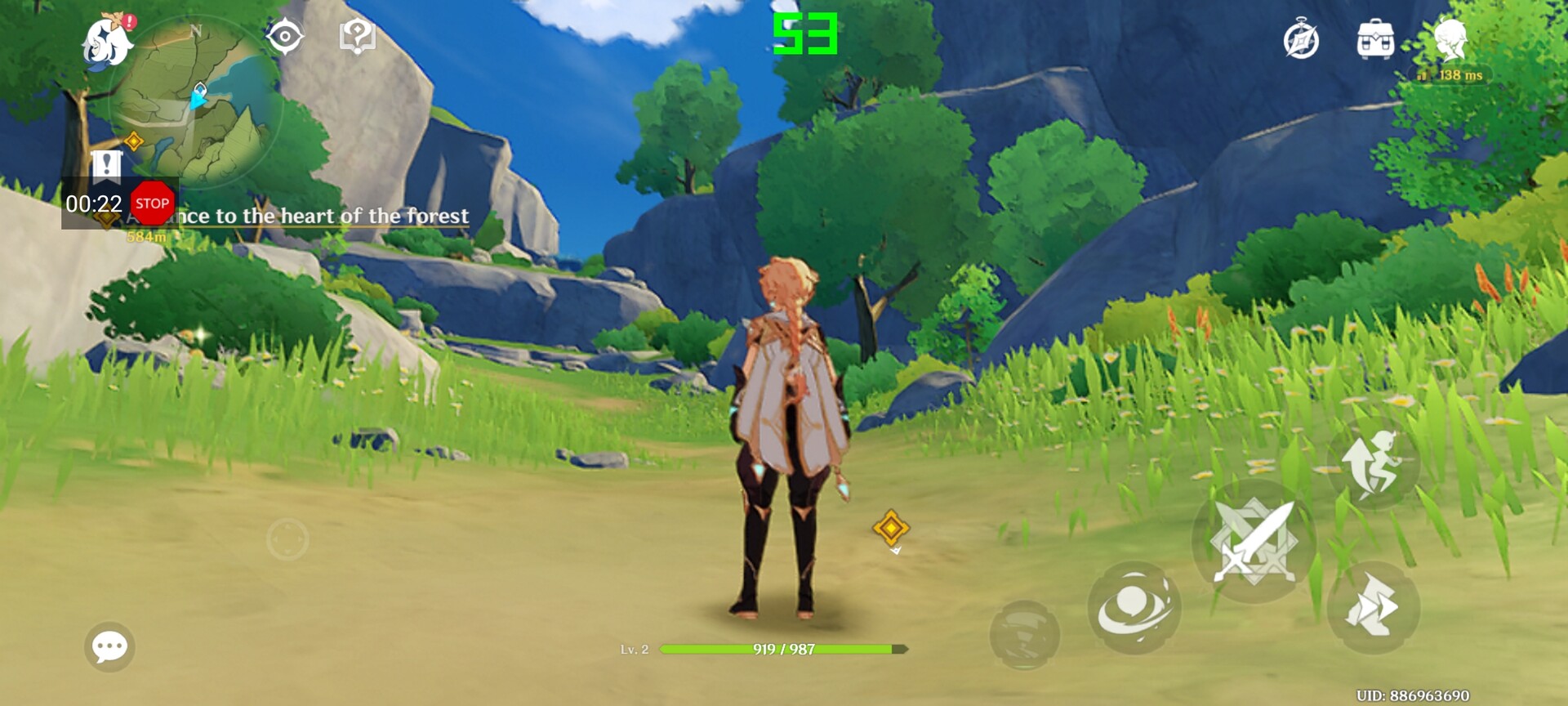Viewport: 1568px width, 706px height.
Task: Activate the swirling elemental skill button
Action: (1134, 607)
